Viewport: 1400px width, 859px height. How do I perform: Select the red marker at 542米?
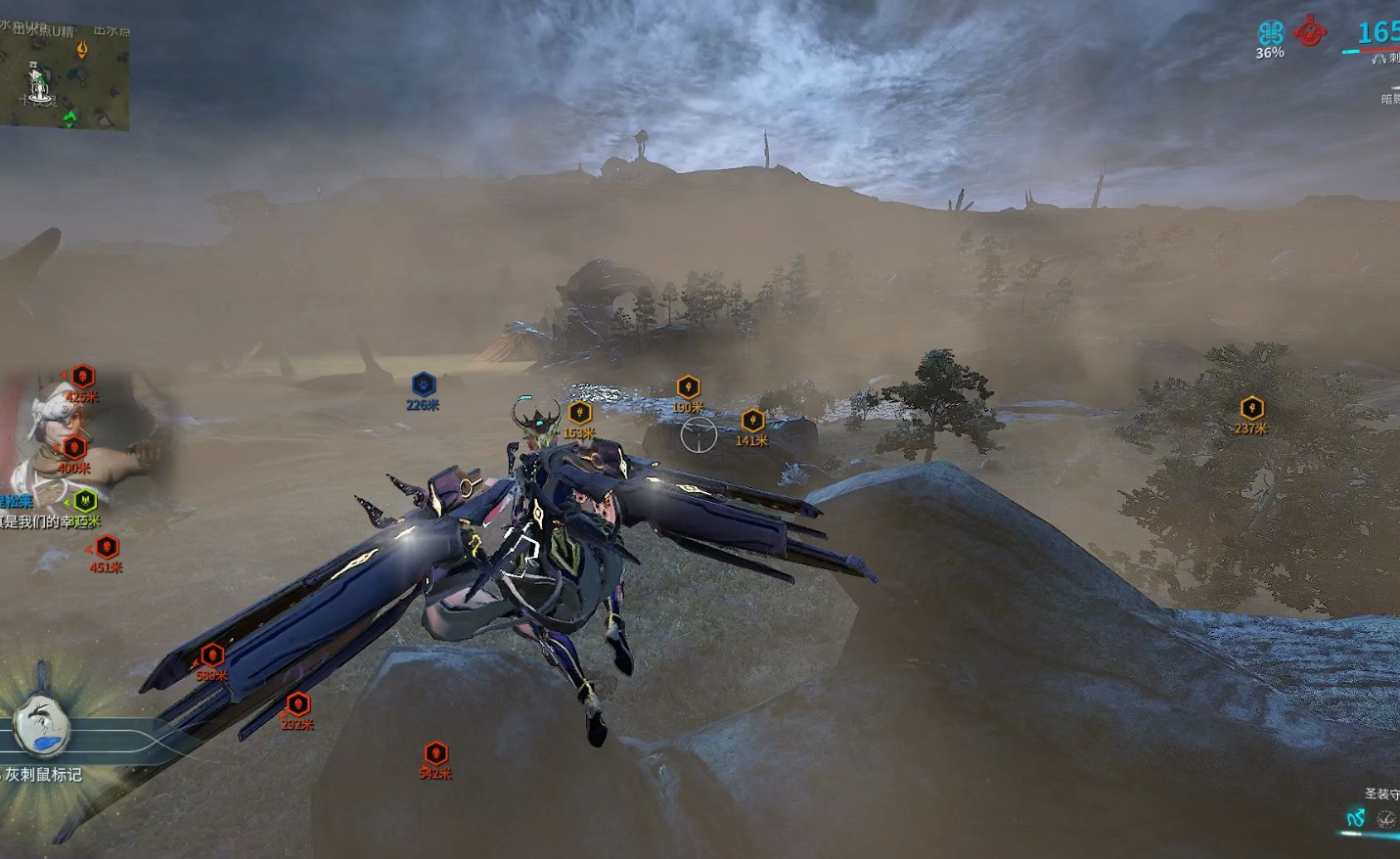tap(435, 753)
